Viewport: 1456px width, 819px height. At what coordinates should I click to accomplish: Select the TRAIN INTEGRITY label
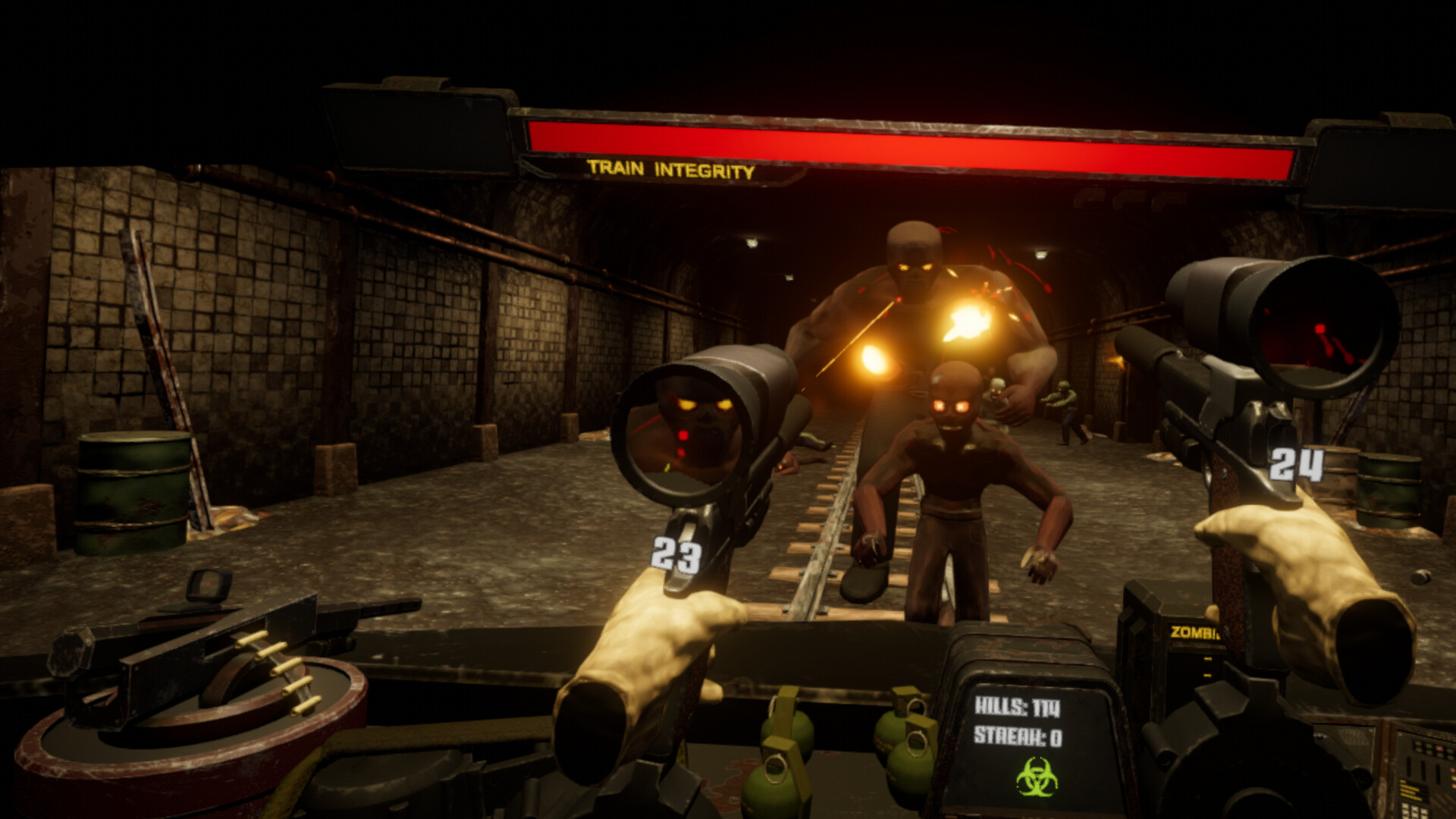click(x=670, y=171)
